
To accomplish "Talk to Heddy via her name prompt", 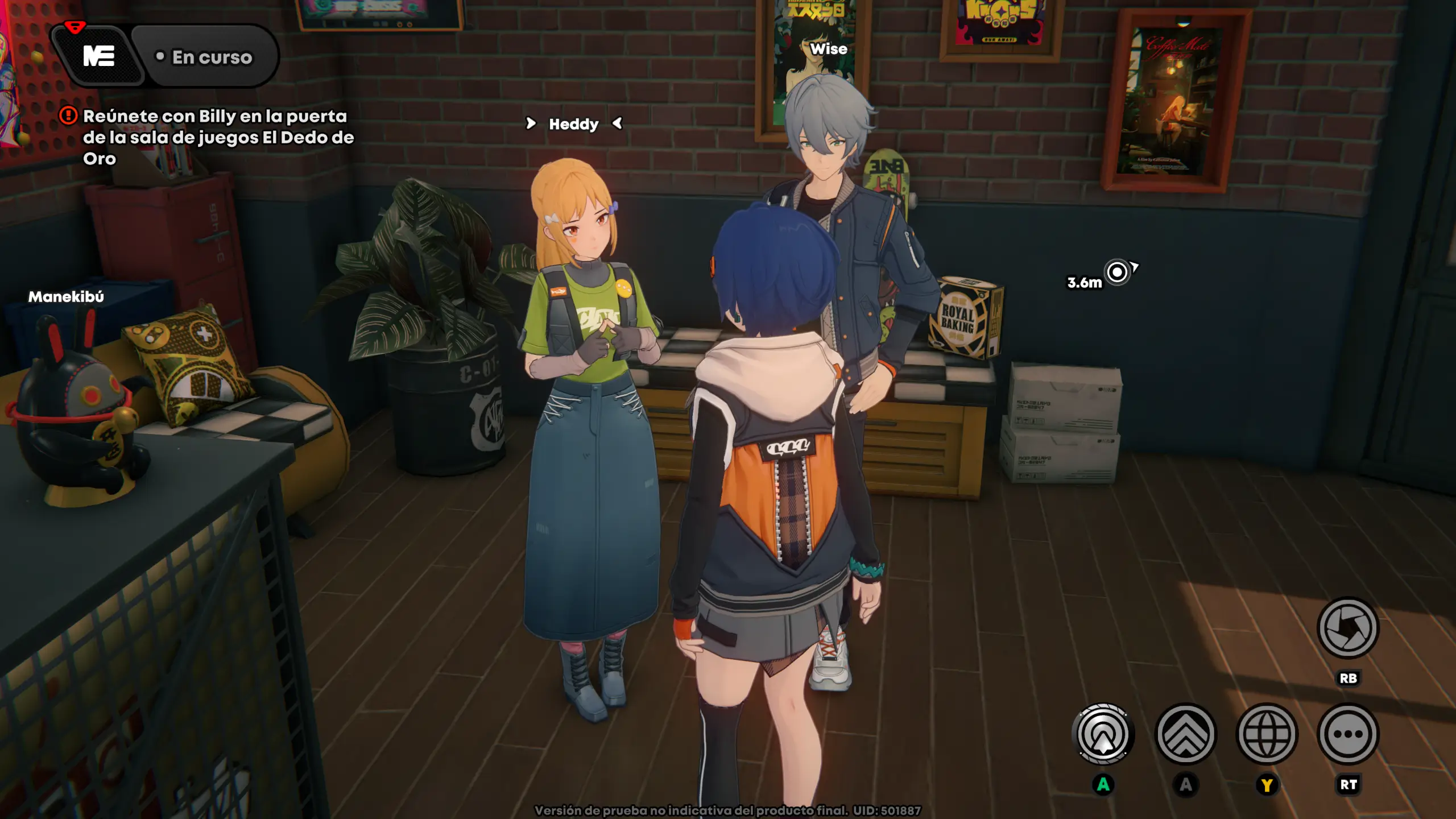I will click(x=573, y=124).
